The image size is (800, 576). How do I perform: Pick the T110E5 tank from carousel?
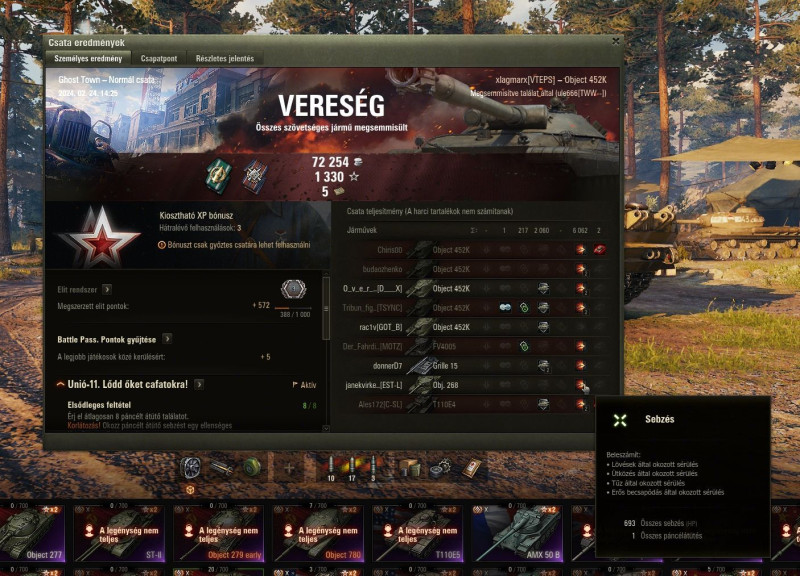coord(421,532)
